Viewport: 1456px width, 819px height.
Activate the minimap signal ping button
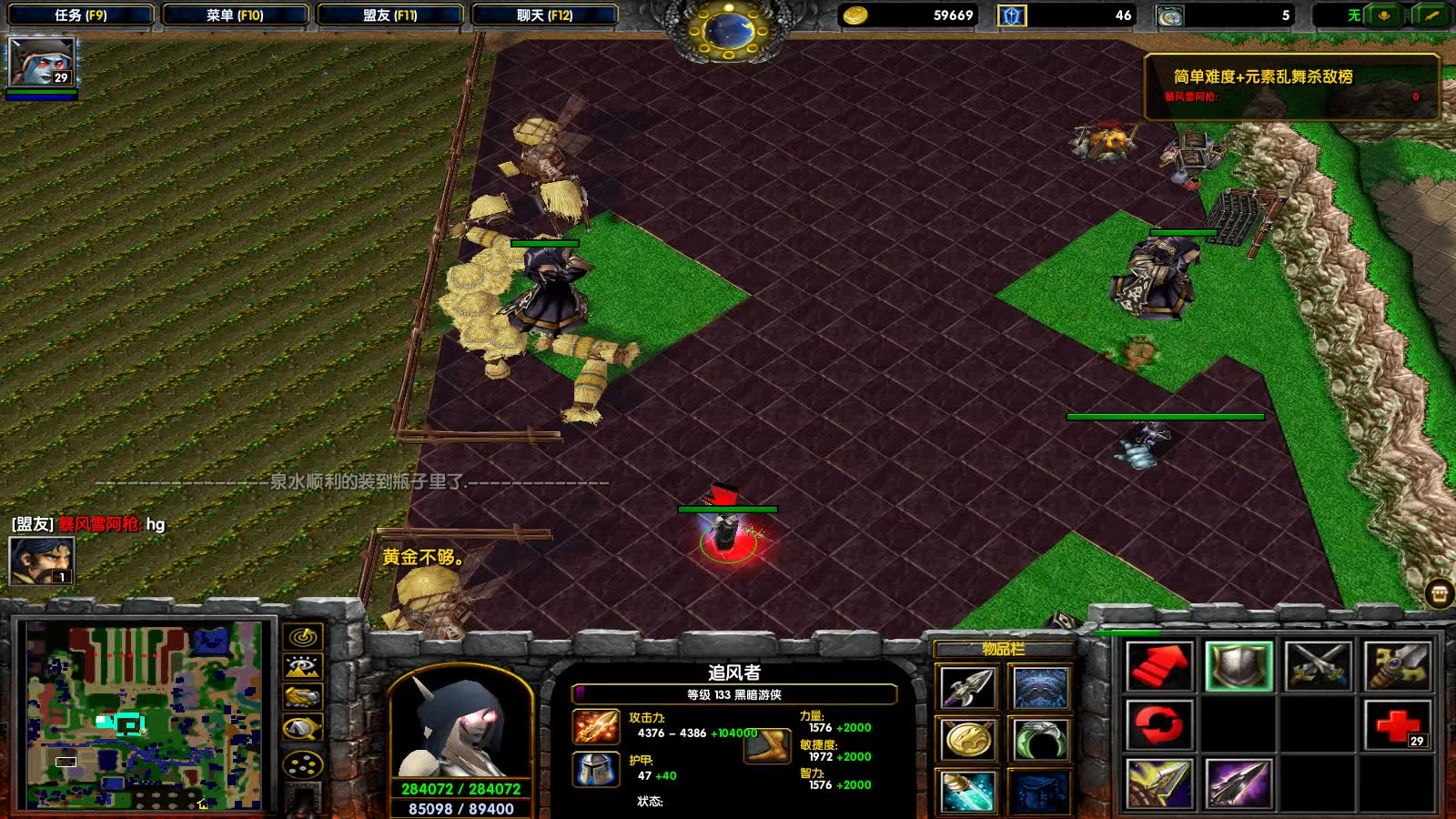(303, 636)
